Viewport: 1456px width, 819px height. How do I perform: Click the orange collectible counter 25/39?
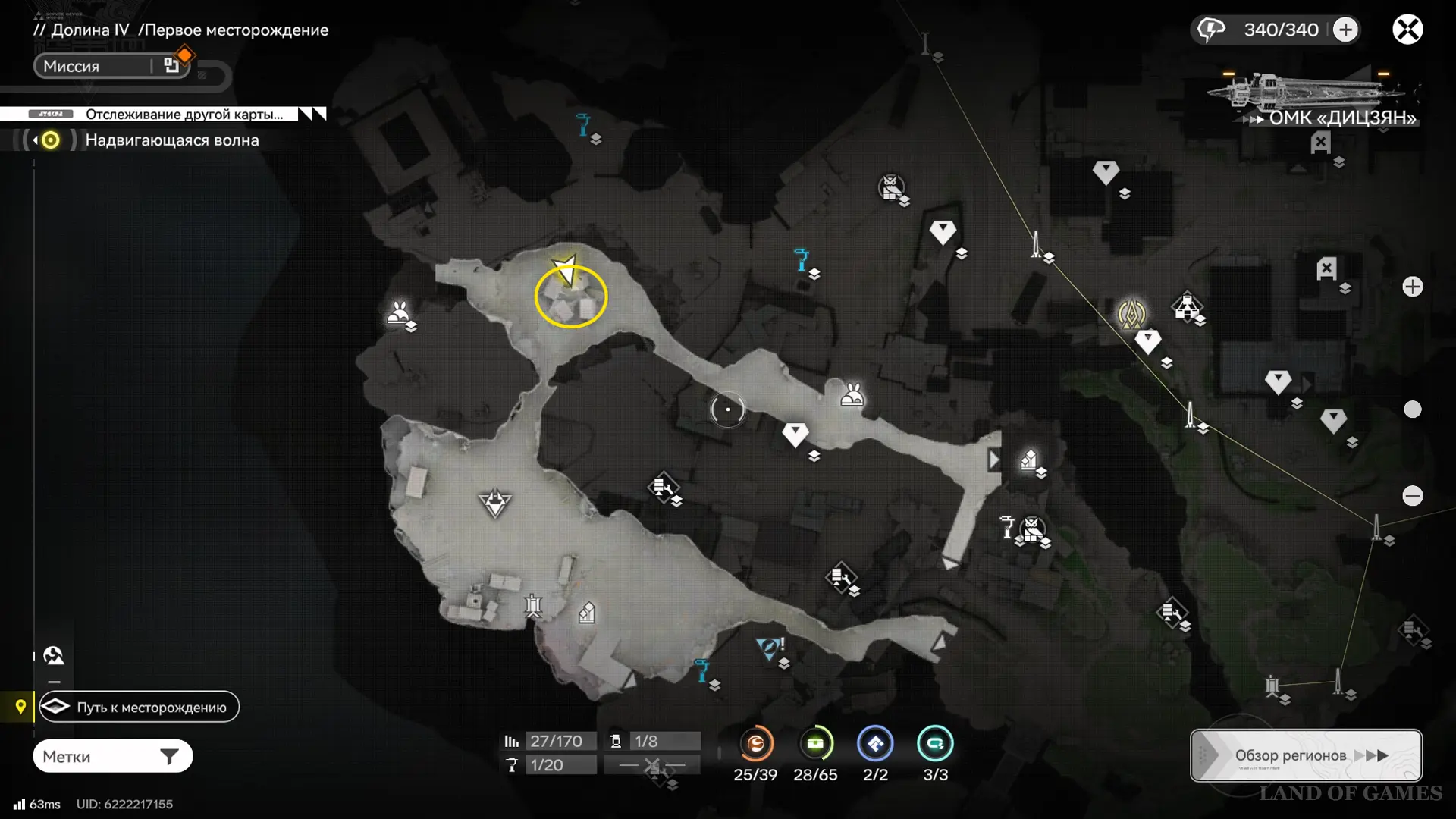(755, 744)
